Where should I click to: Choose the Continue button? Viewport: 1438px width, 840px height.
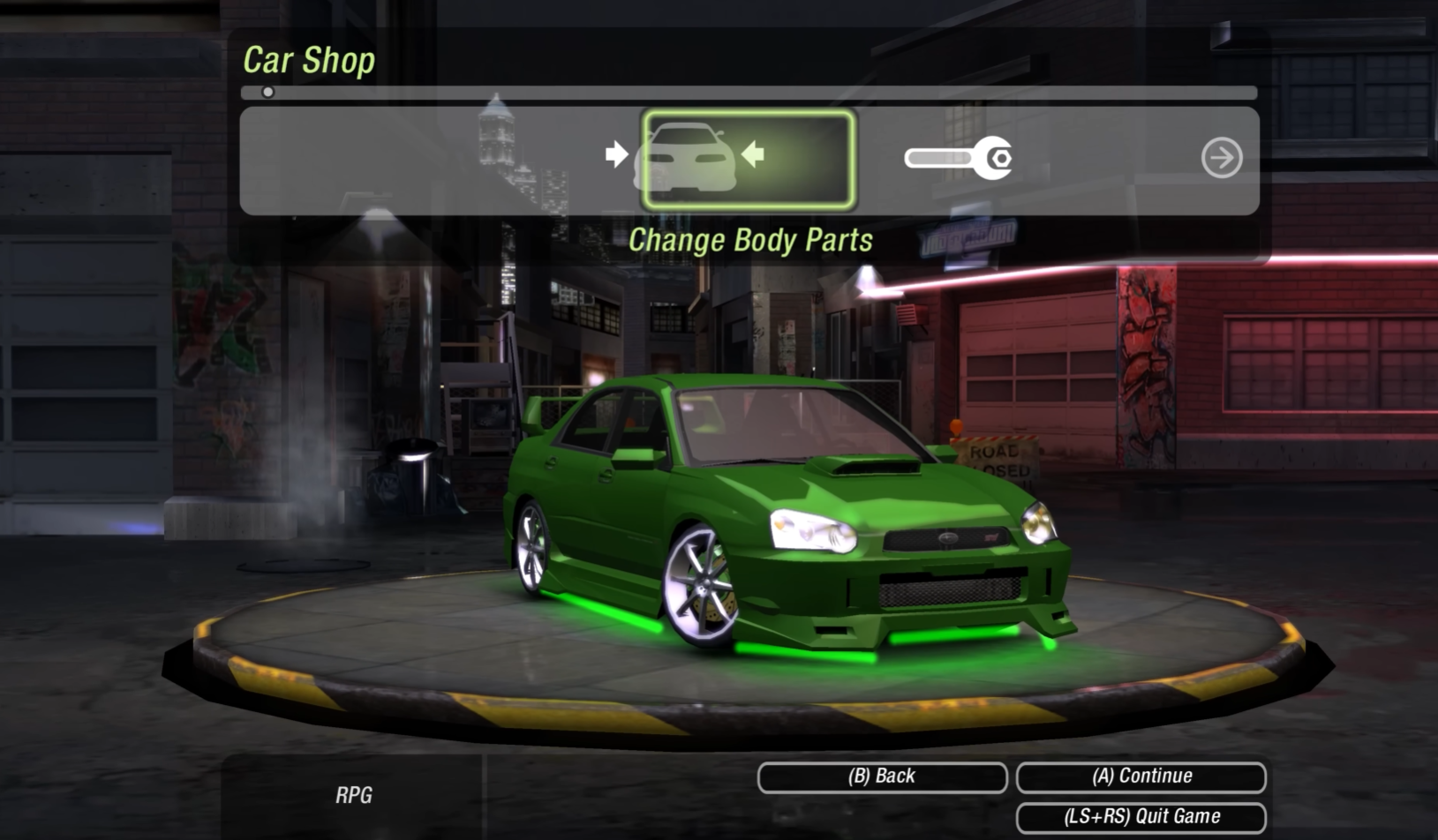coord(1141,776)
